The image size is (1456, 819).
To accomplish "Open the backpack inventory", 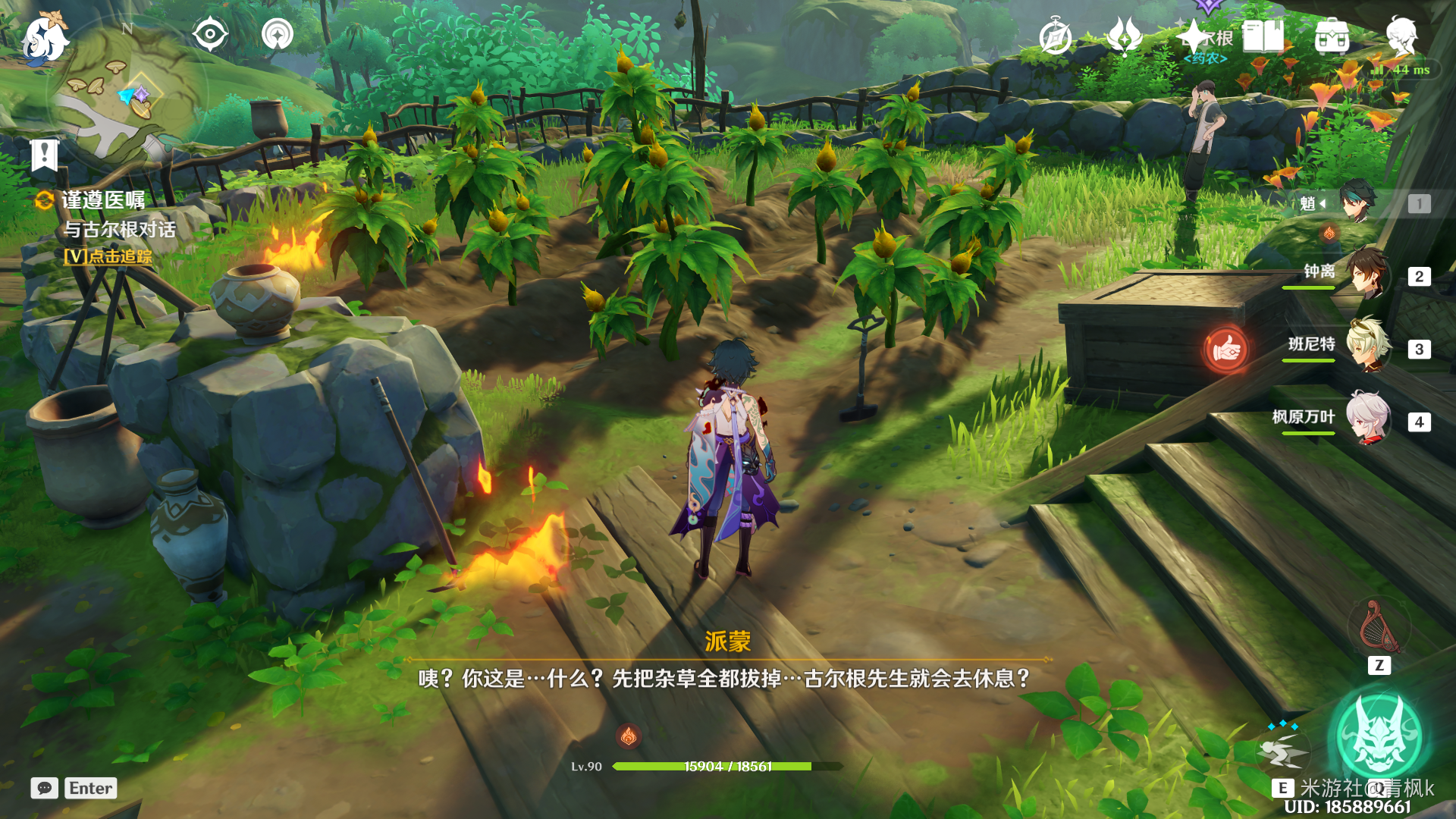I will click(x=1332, y=36).
